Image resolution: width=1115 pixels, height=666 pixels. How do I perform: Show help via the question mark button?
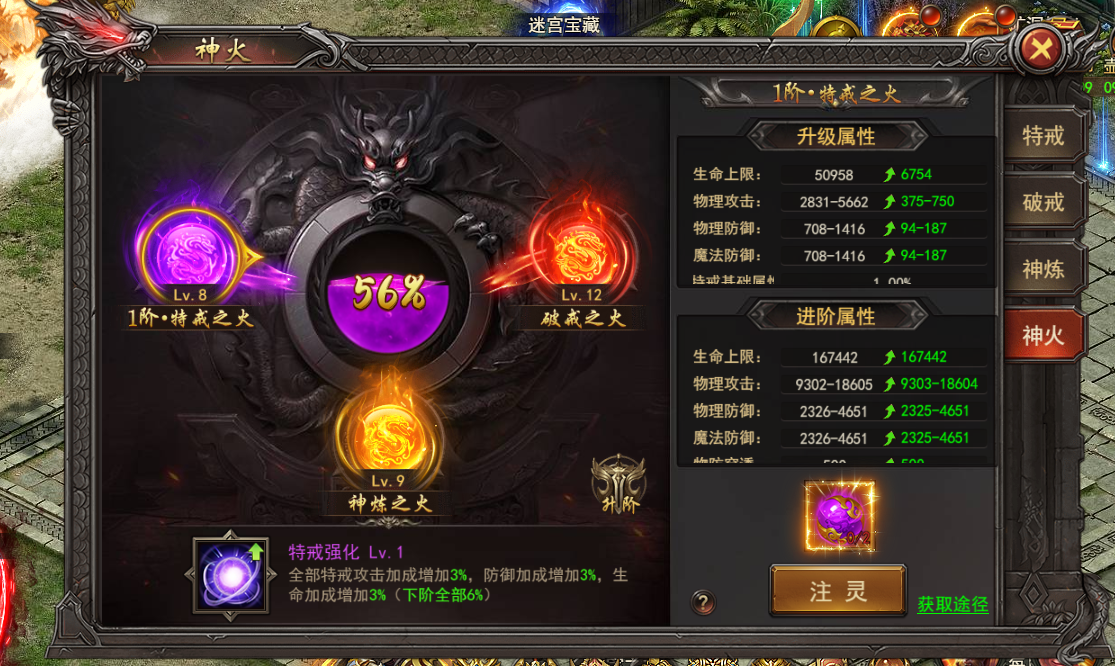click(x=703, y=602)
